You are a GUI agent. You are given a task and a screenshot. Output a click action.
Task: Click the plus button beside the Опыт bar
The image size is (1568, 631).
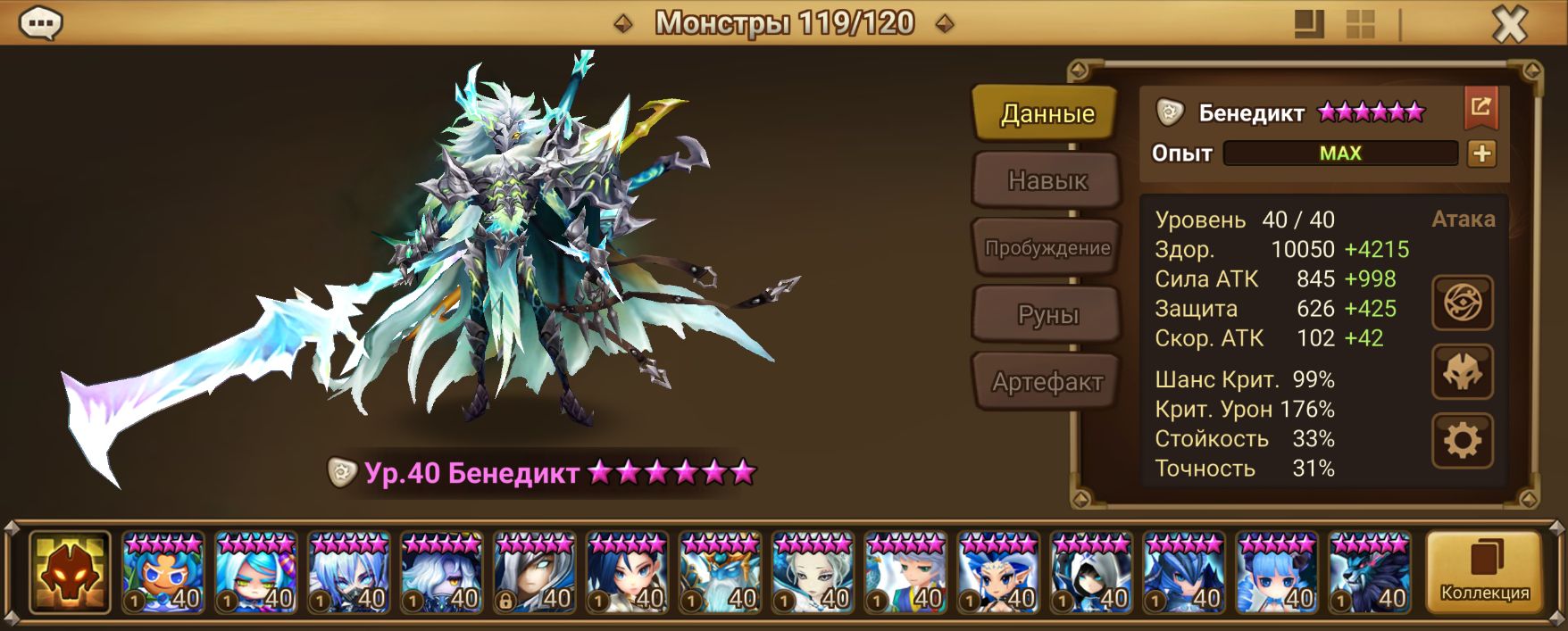click(x=1481, y=154)
